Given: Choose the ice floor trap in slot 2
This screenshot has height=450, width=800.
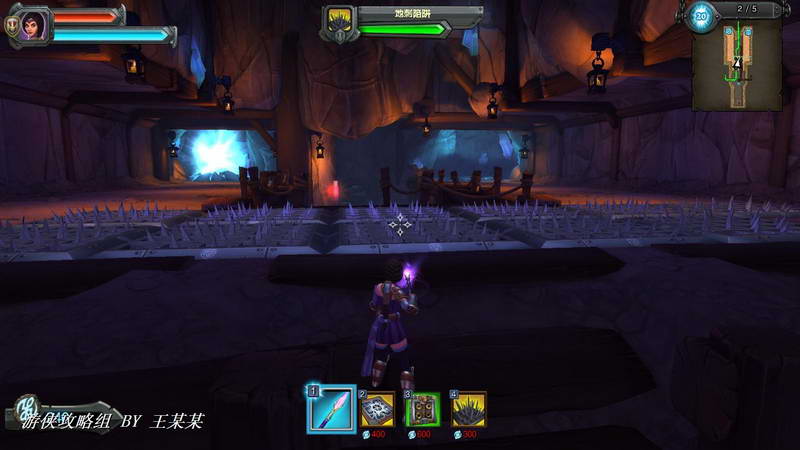Looking at the screenshot, I should tap(377, 409).
